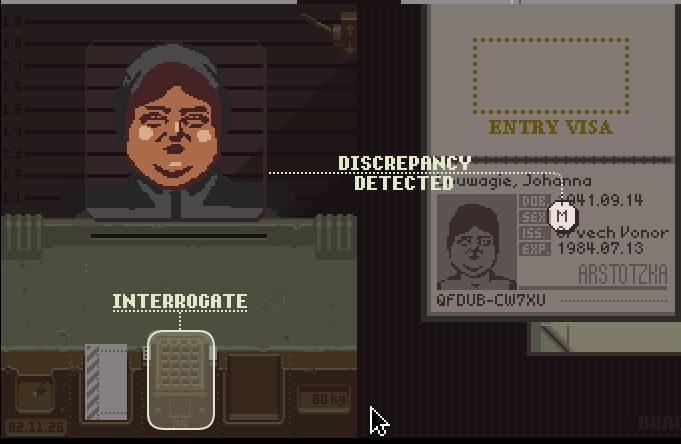
Task: Click the highlighted Interrogate intercom button
Action: point(180,377)
